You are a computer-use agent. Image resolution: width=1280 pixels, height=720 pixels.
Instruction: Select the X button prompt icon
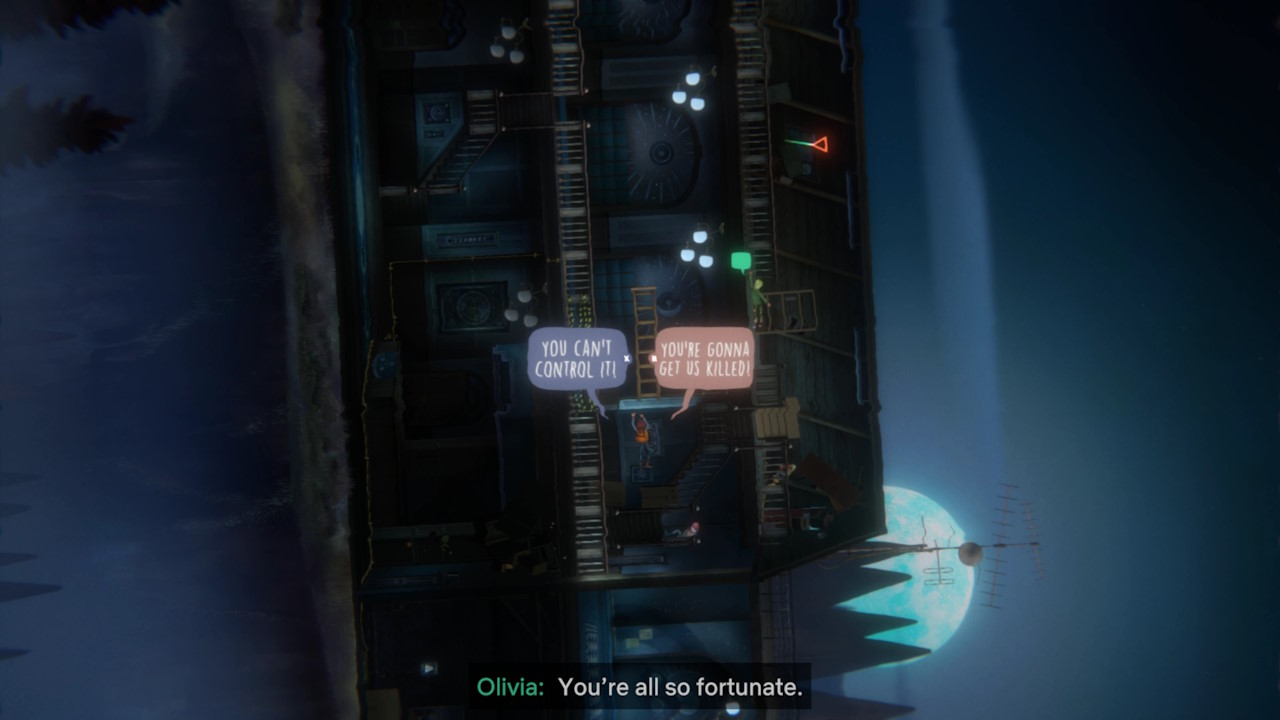click(x=627, y=358)
